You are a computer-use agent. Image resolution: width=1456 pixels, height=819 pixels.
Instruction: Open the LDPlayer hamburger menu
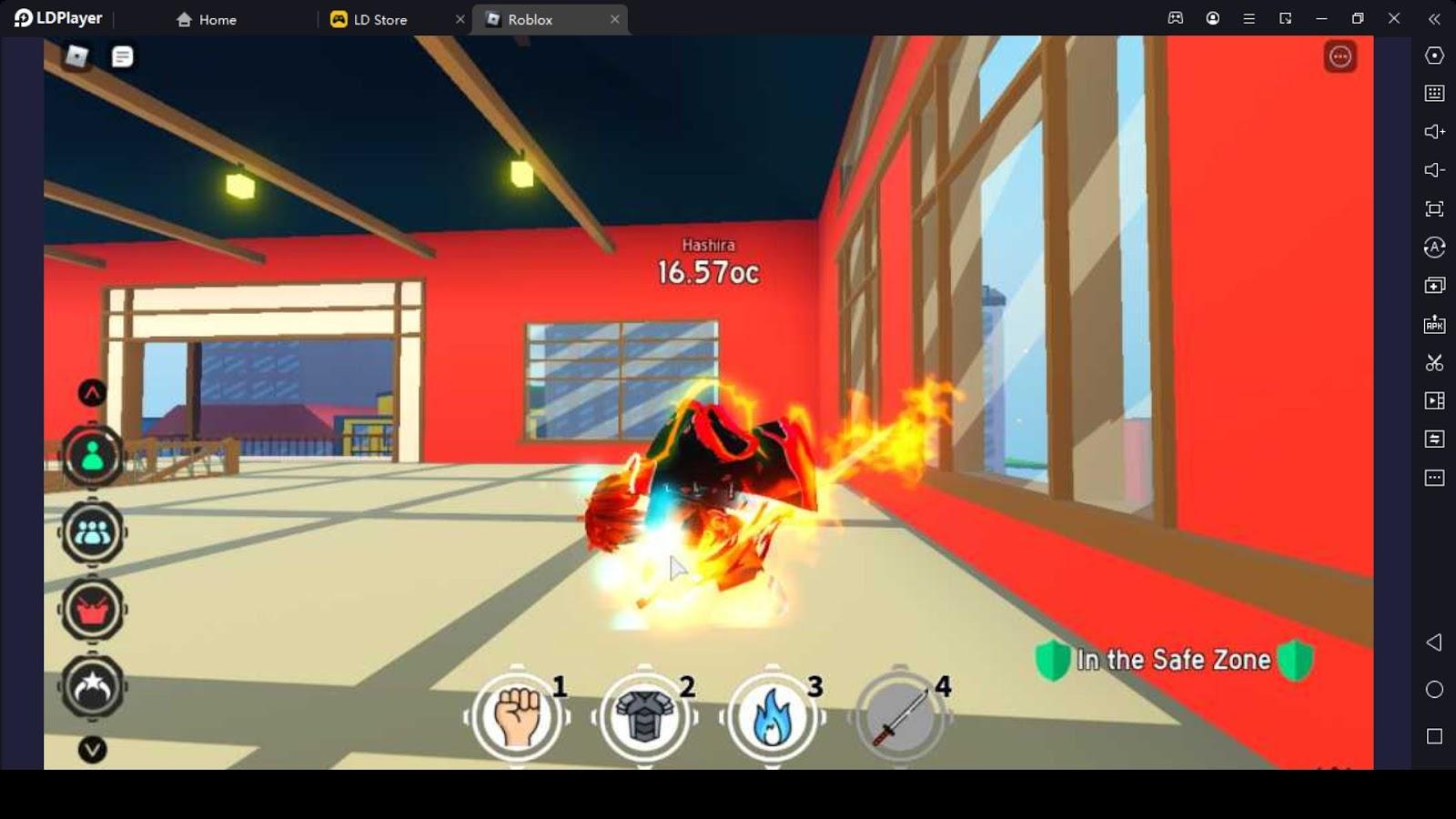pyautogui.click(x=1249, y=18)
